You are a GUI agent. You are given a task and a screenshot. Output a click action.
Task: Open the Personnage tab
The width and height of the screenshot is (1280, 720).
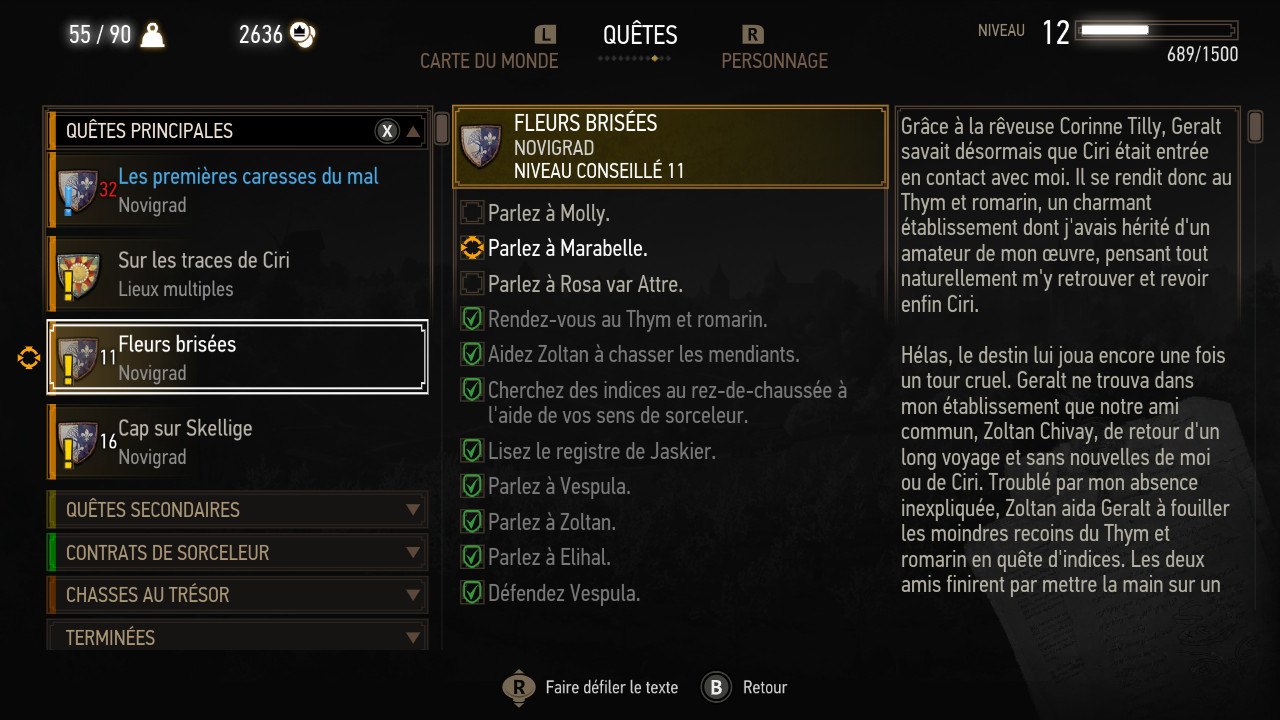[x=774, y=61]
